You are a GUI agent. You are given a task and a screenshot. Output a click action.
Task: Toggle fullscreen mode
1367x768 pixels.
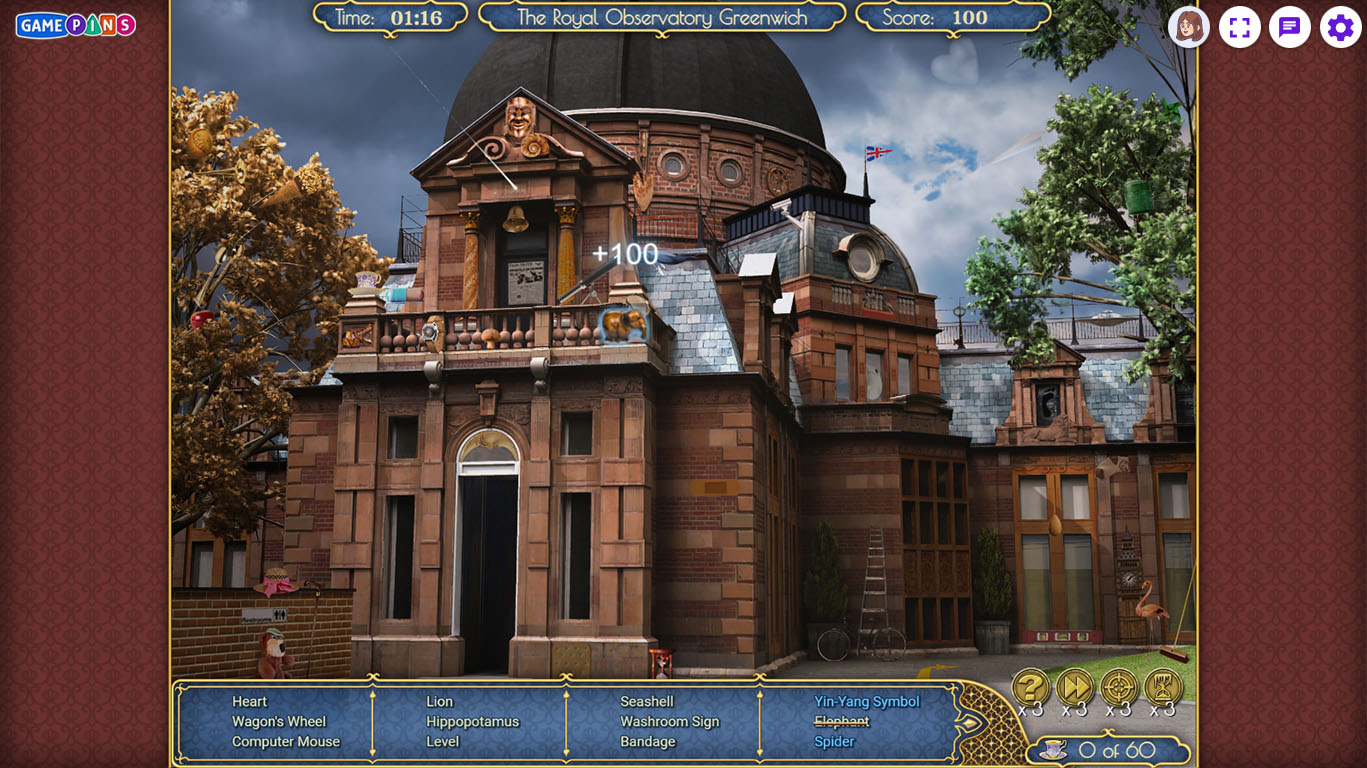coord(1239,27)
